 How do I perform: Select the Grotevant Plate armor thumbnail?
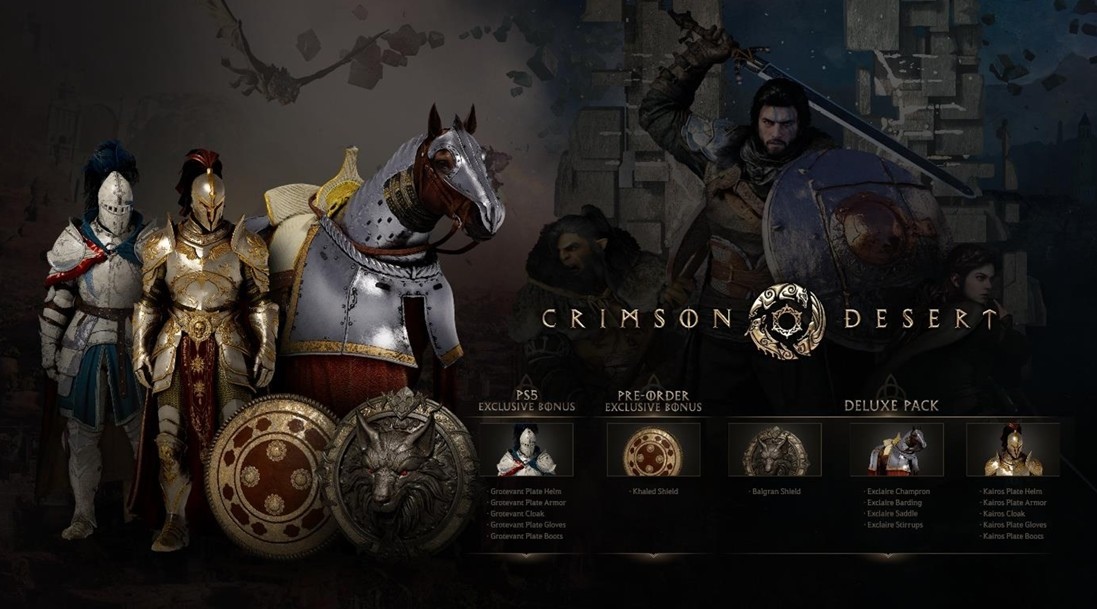coord(526,450)
